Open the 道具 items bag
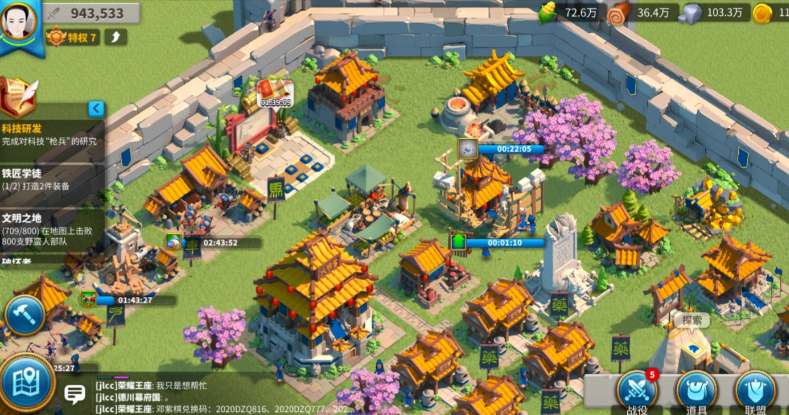The height and width of the screenshot is (415, 789). 696,391
